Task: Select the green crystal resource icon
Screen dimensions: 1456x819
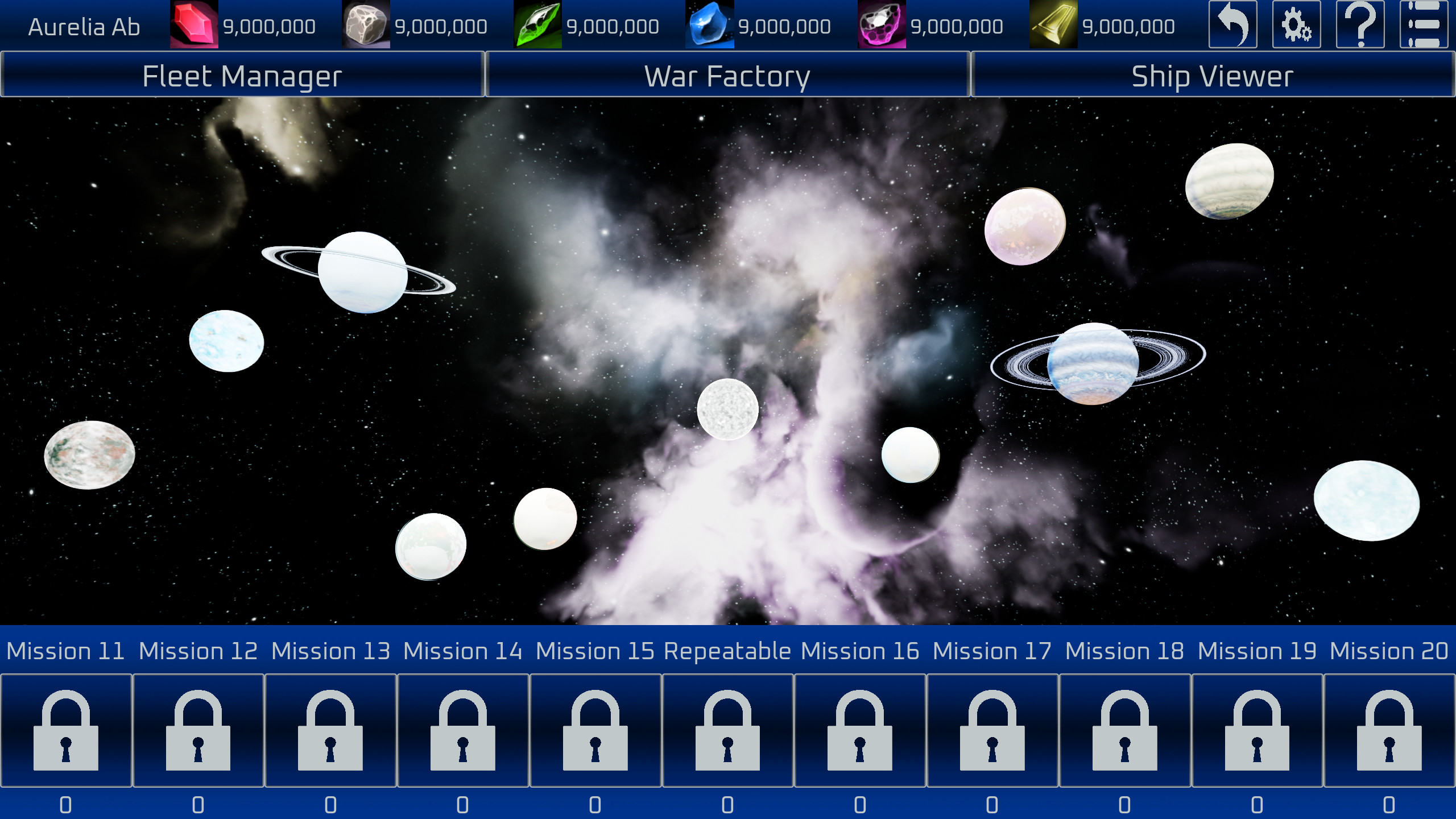Action: pos(537,25)
